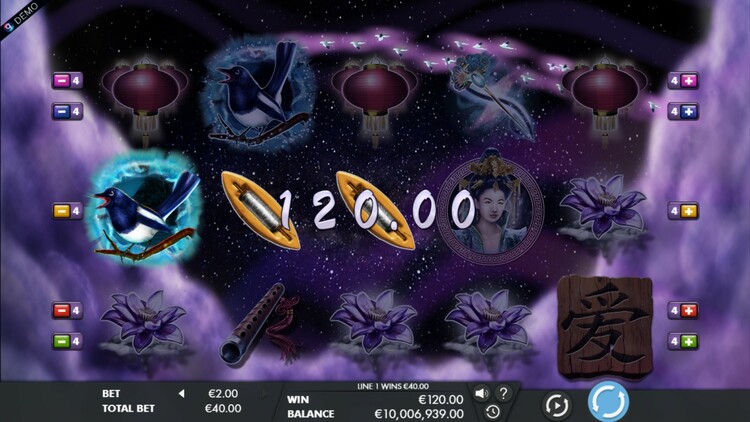Decrease the bet with the left arrow
The height and width of the screenshot is (422, 750).
(181, 394)
